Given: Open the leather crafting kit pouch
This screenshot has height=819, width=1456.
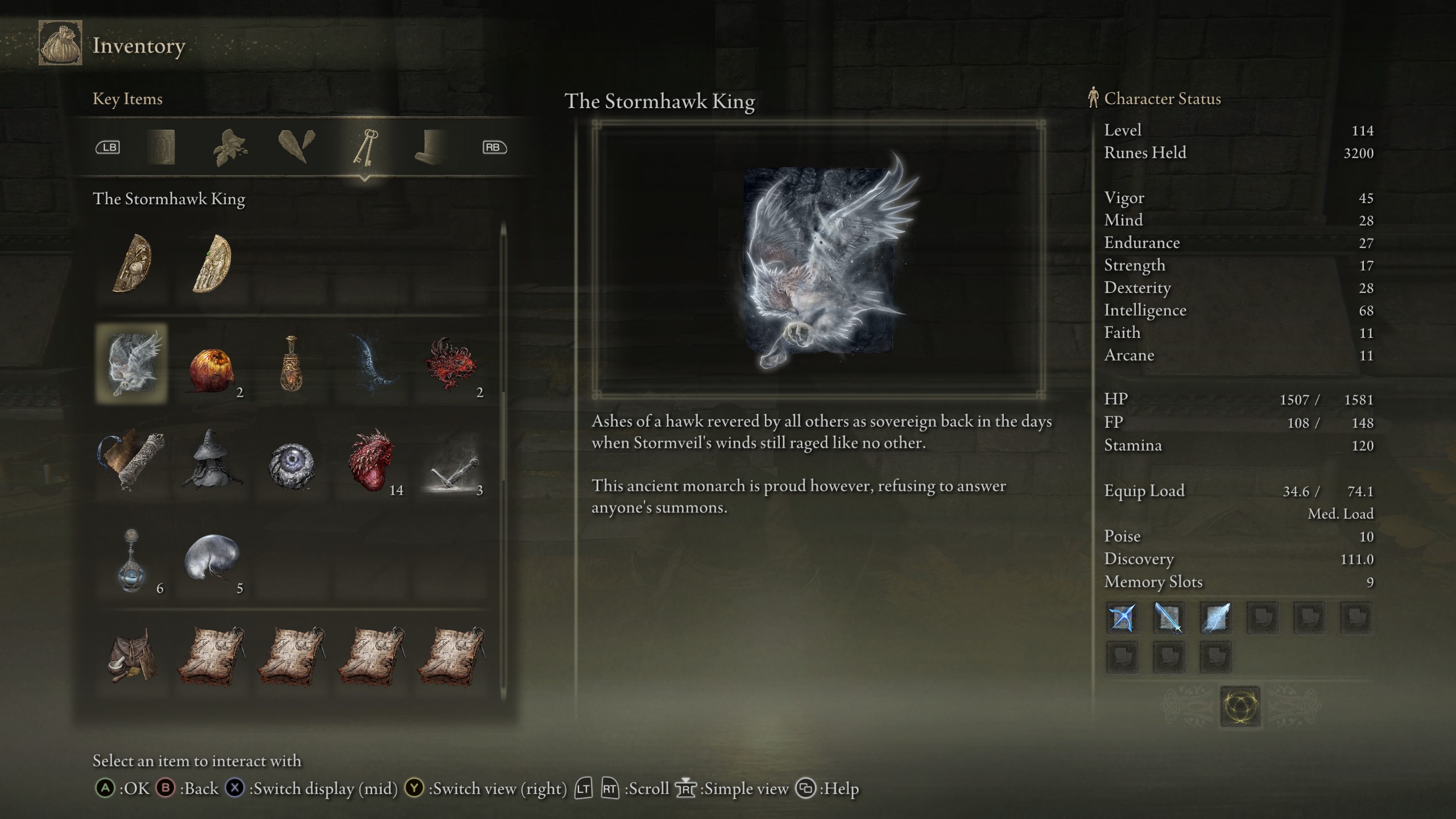Looking at the screenshot, I should click(132, 655).
